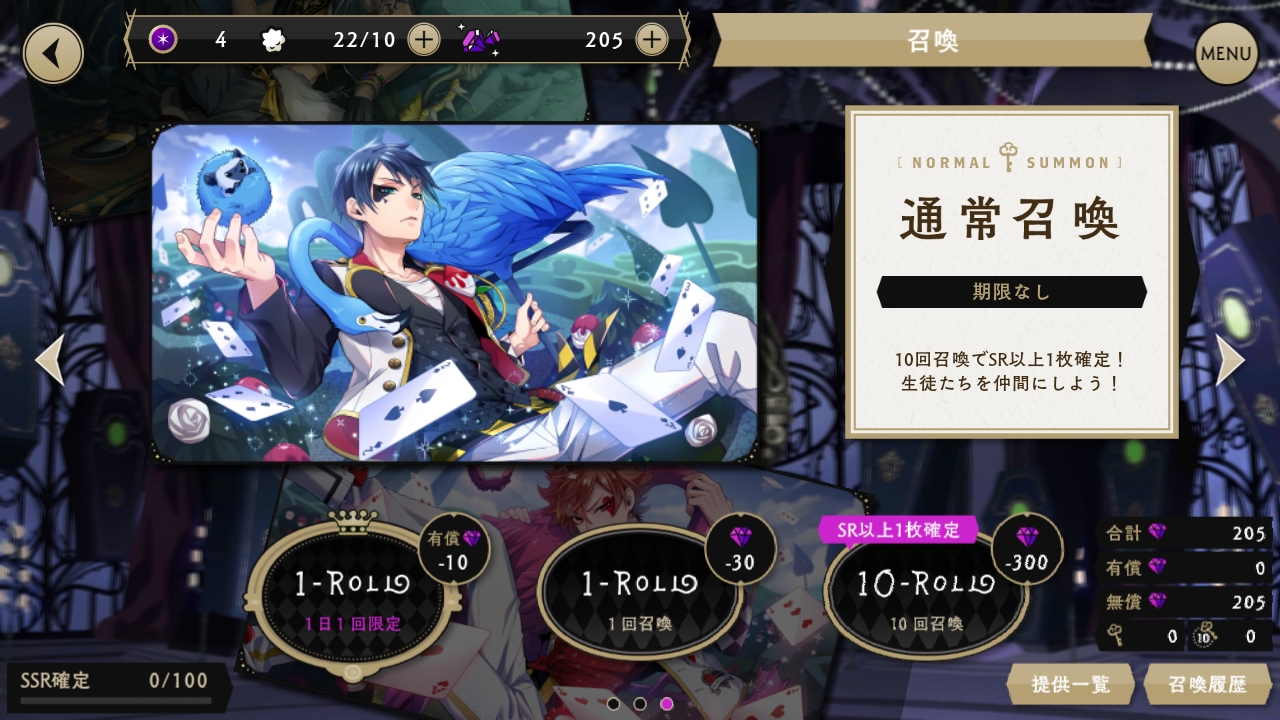Open the MENU button
Image resolution: width=1280 pixels, height=720 pixels.
(x=1226, y=53)
